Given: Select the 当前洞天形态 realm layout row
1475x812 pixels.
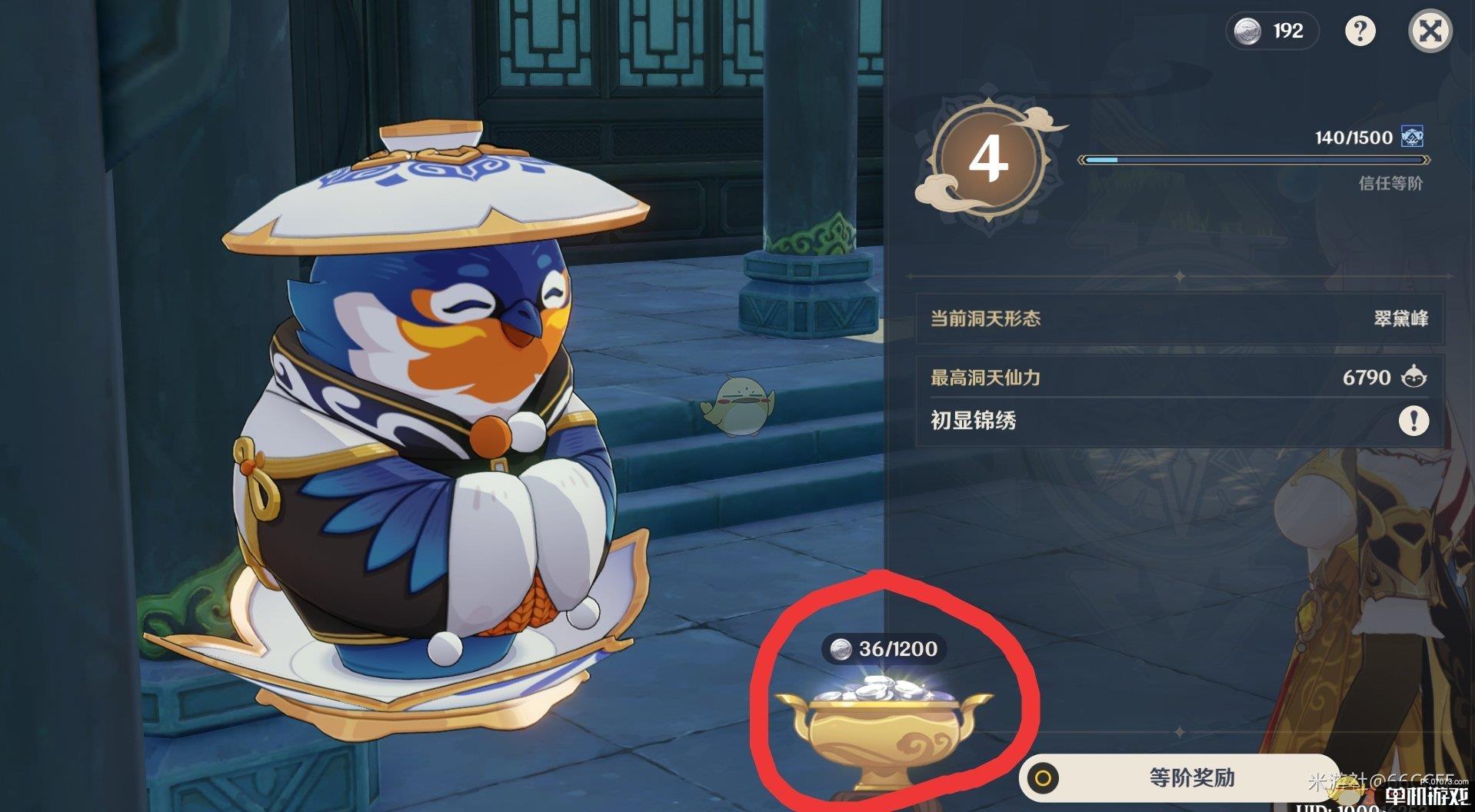Looking at the screenshot, I should [x=1179, y=318].
